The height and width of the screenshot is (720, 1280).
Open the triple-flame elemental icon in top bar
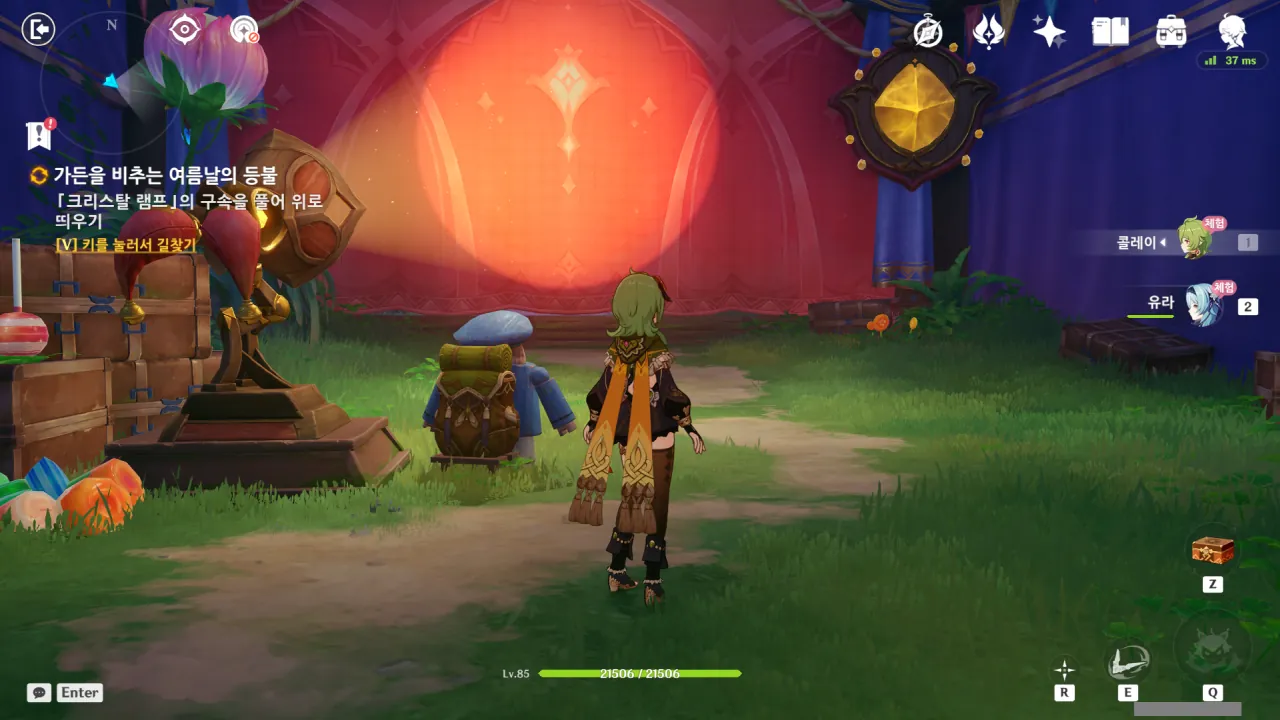[988, 32]
